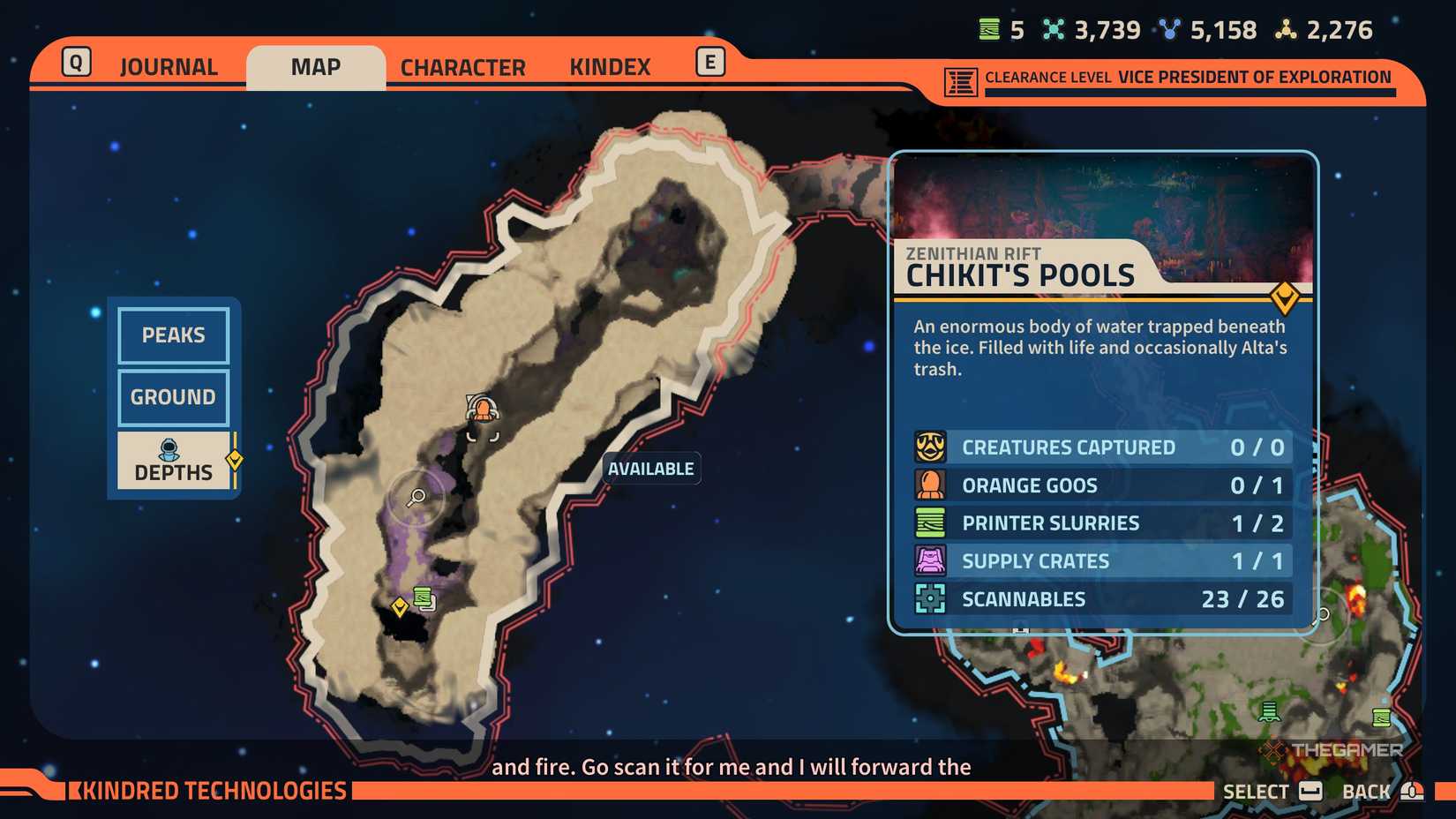Click the Printer Slurries icon
Screen dimensions: 1456x819
931,522
